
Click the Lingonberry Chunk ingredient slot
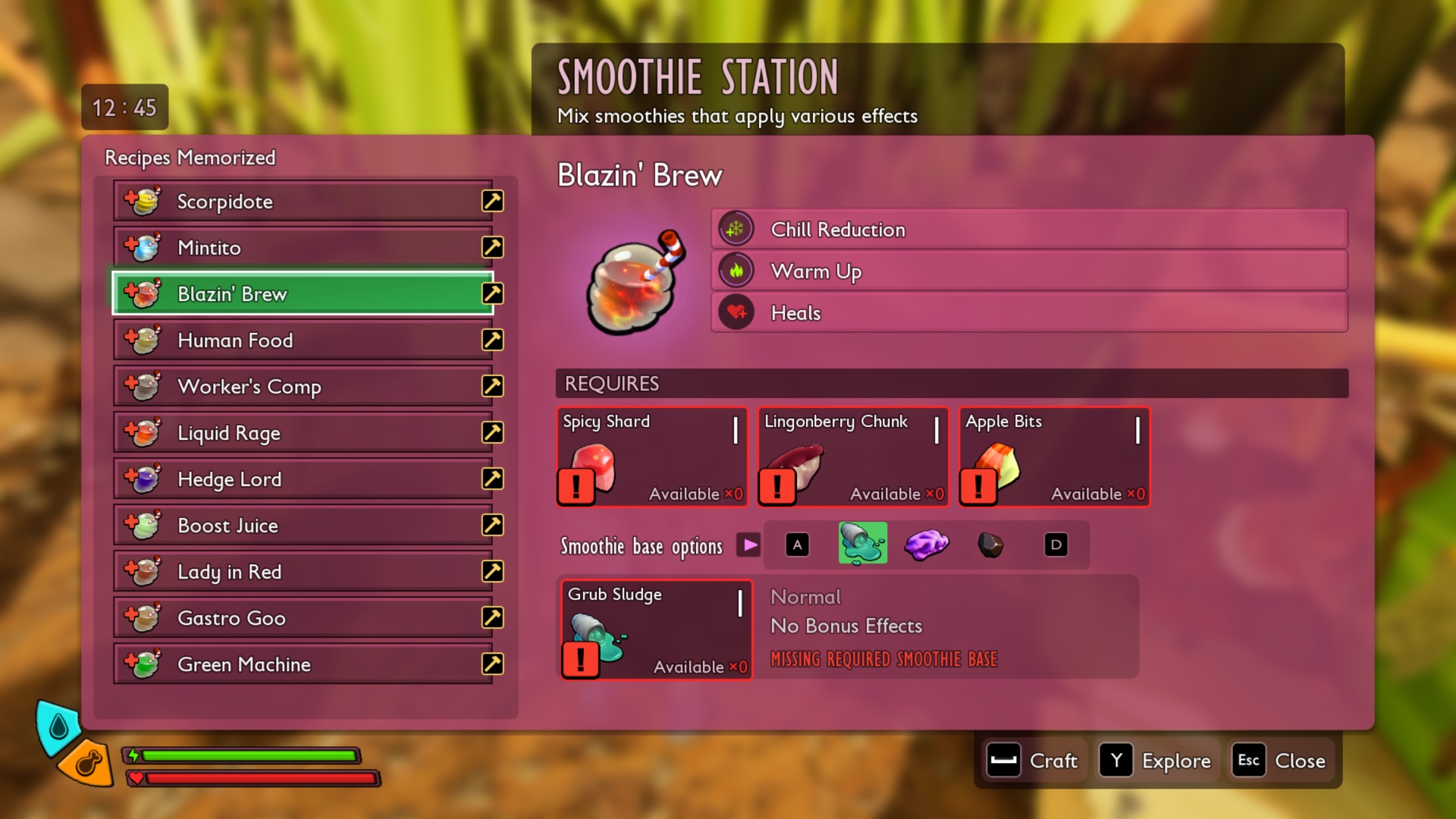(853, 457)
